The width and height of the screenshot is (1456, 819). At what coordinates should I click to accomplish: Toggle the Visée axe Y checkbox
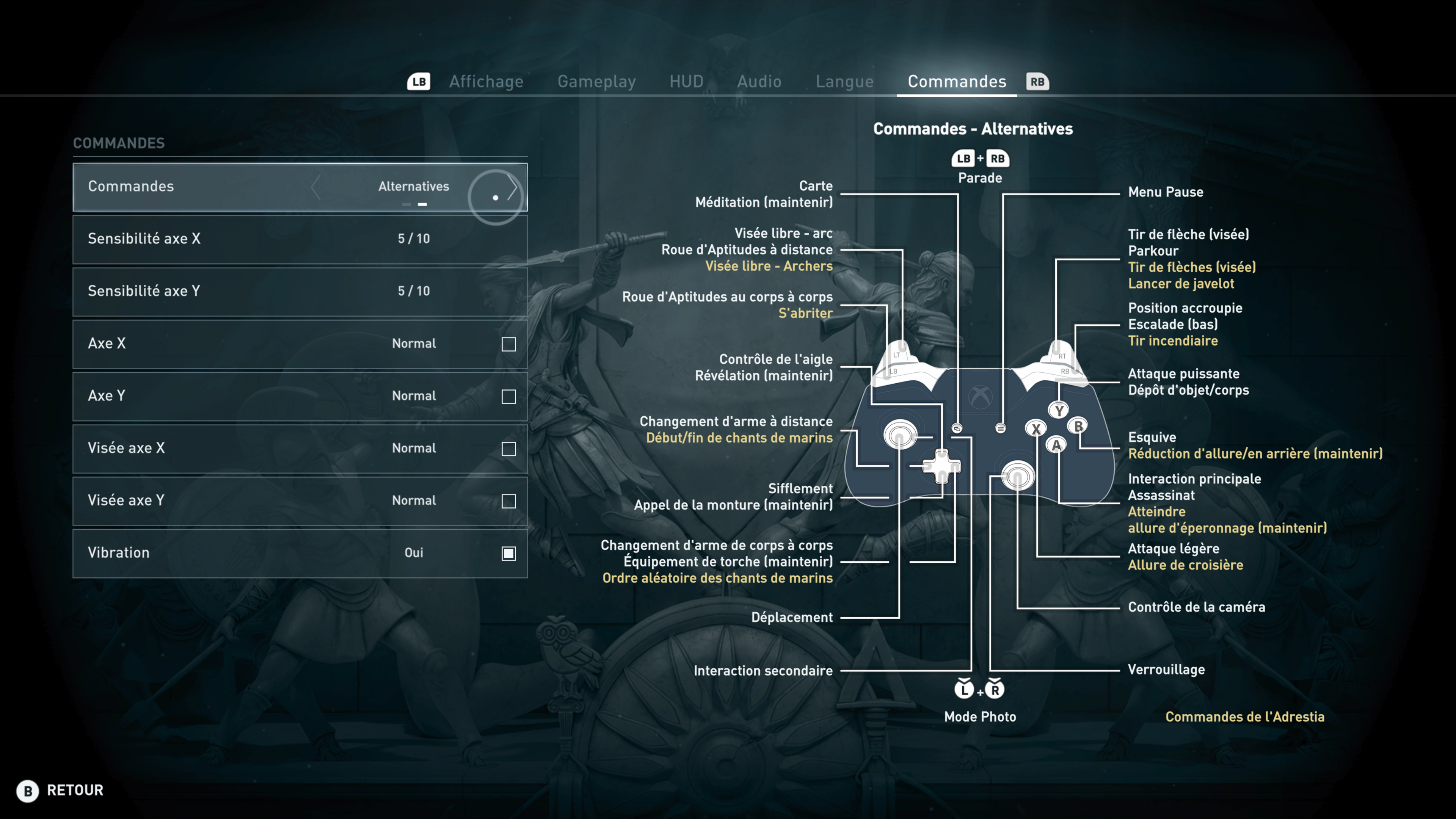tap(509, 501)
